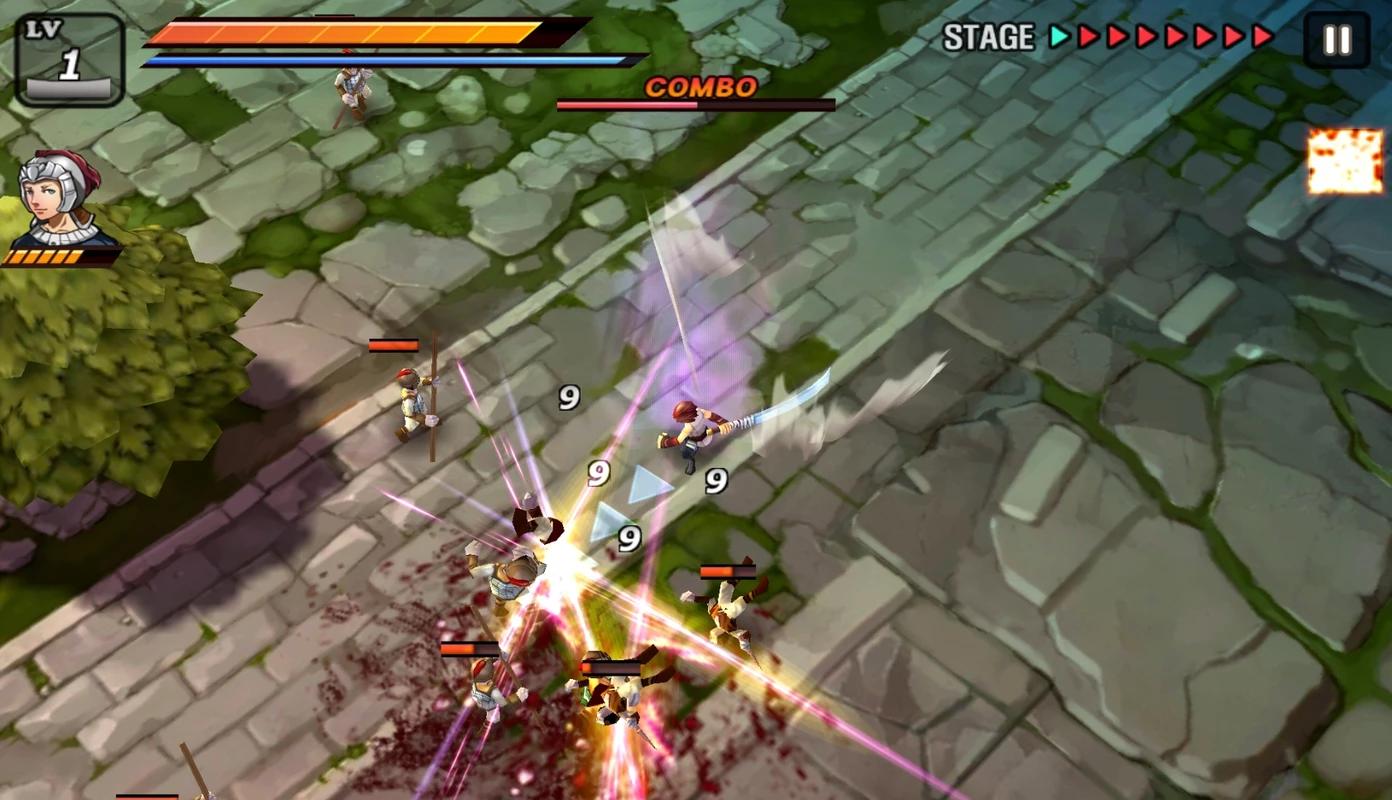Tap the sword-wielding hero character
Viewport: 1392px width, 800px height.
click(x=692, y=425)
